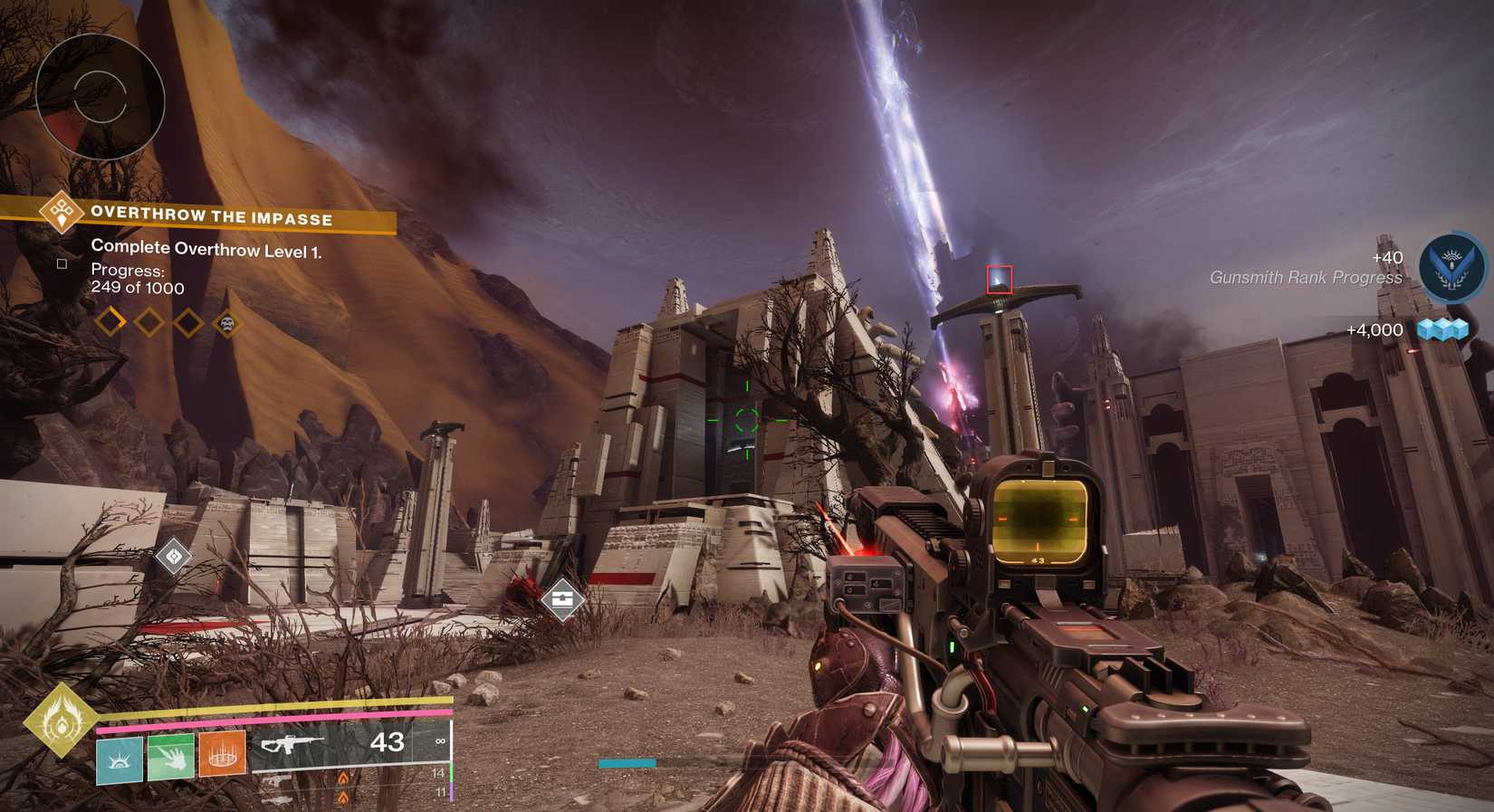
Task: Tick the Complete Overthrow Level 1 checkbox
Action: (62, 263)
